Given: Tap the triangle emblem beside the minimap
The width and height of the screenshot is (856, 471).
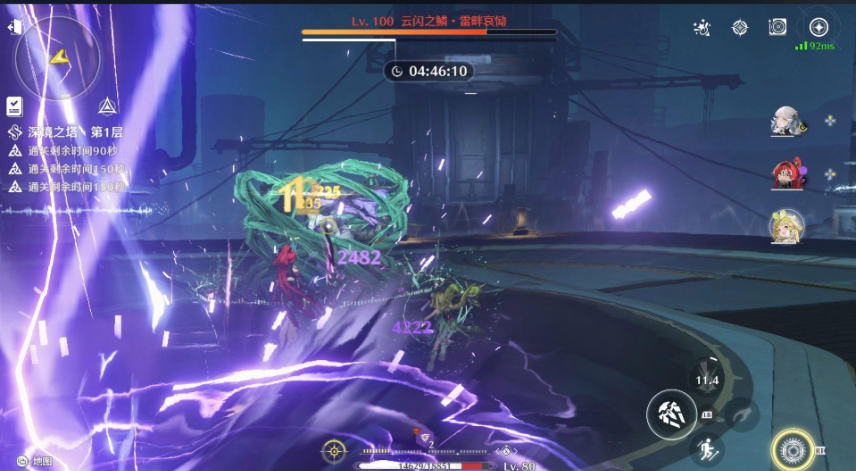Looking at the screenshot, I should tap(104, 105).
